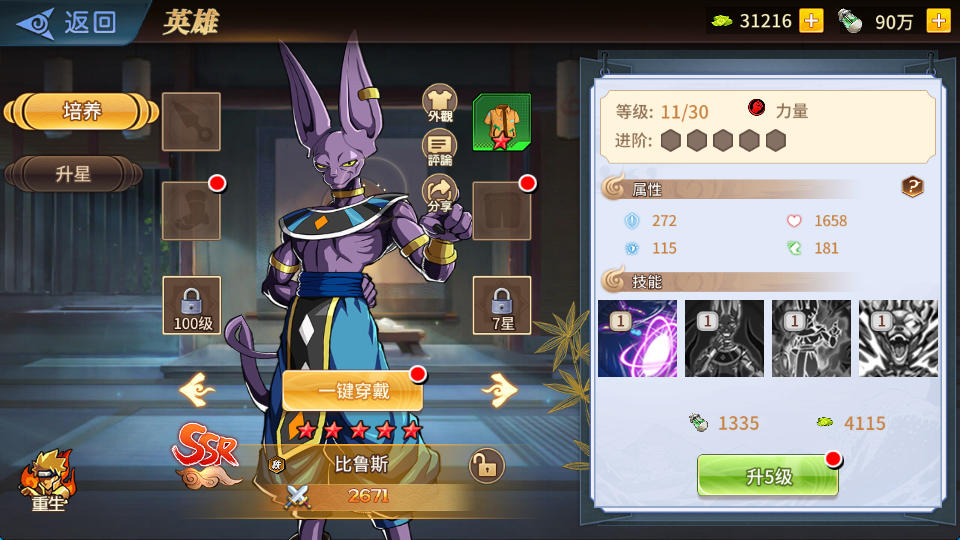The height and width of the screenshot is (540, 960).
Task: Open the 外觀 appearance option
Action: (x=440, y=104)
